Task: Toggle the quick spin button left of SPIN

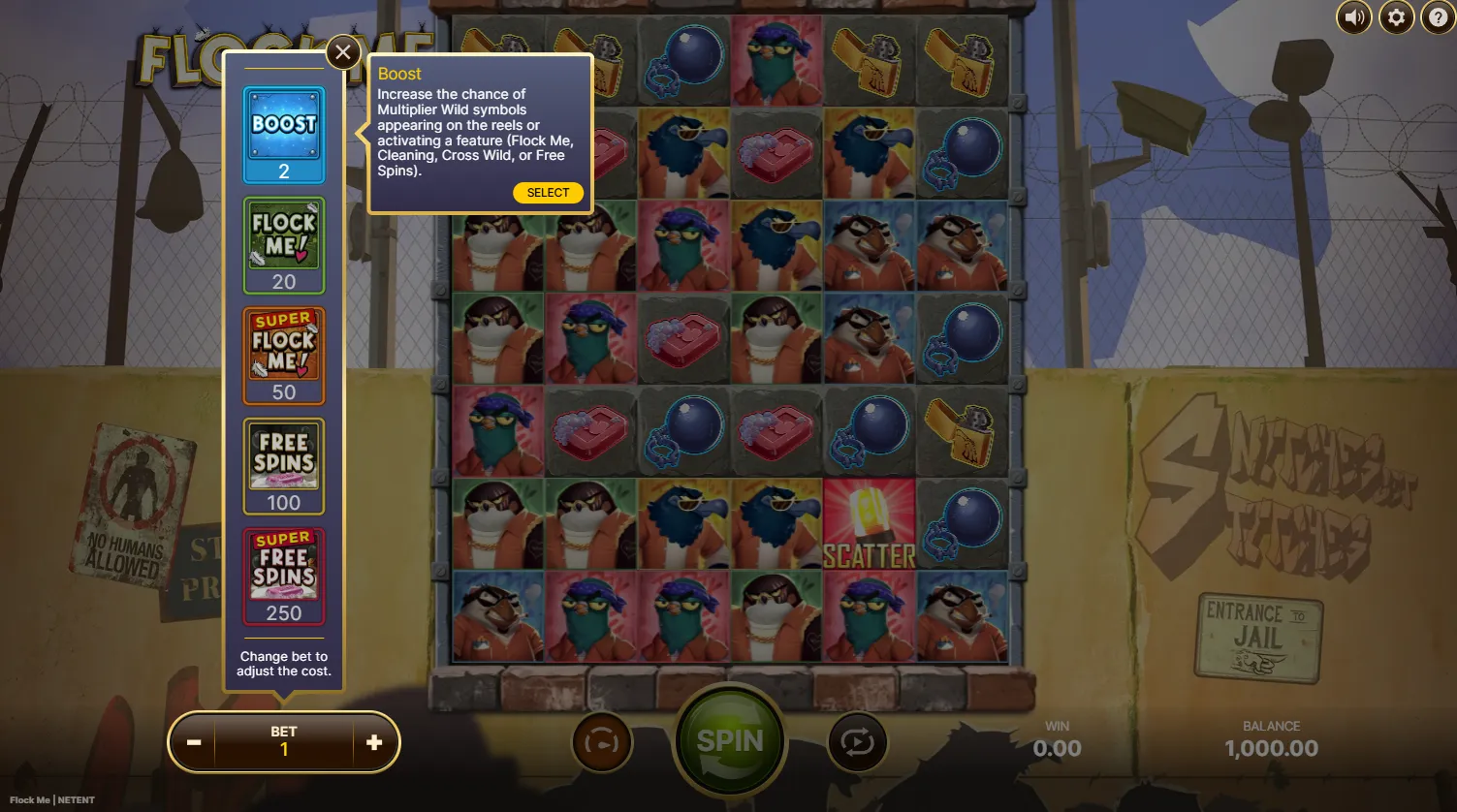Action: (602, 742)
